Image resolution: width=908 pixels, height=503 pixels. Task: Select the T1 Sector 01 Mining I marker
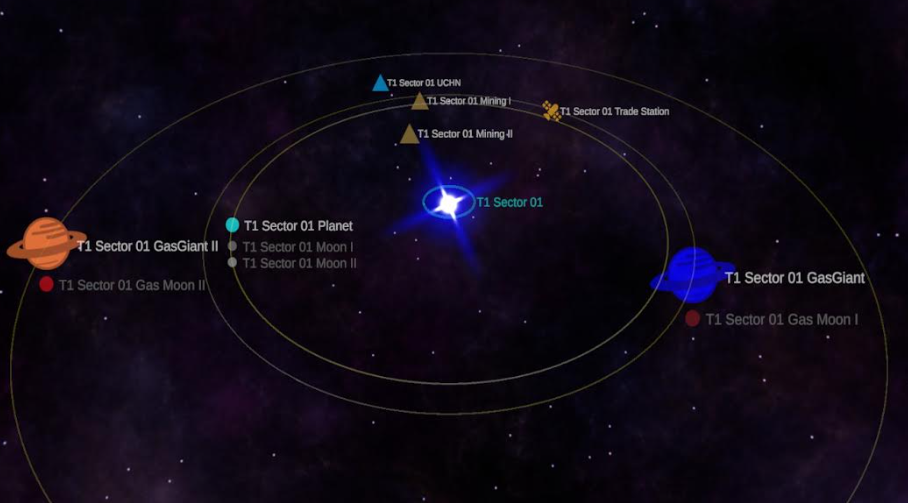(x=420, y=101)
